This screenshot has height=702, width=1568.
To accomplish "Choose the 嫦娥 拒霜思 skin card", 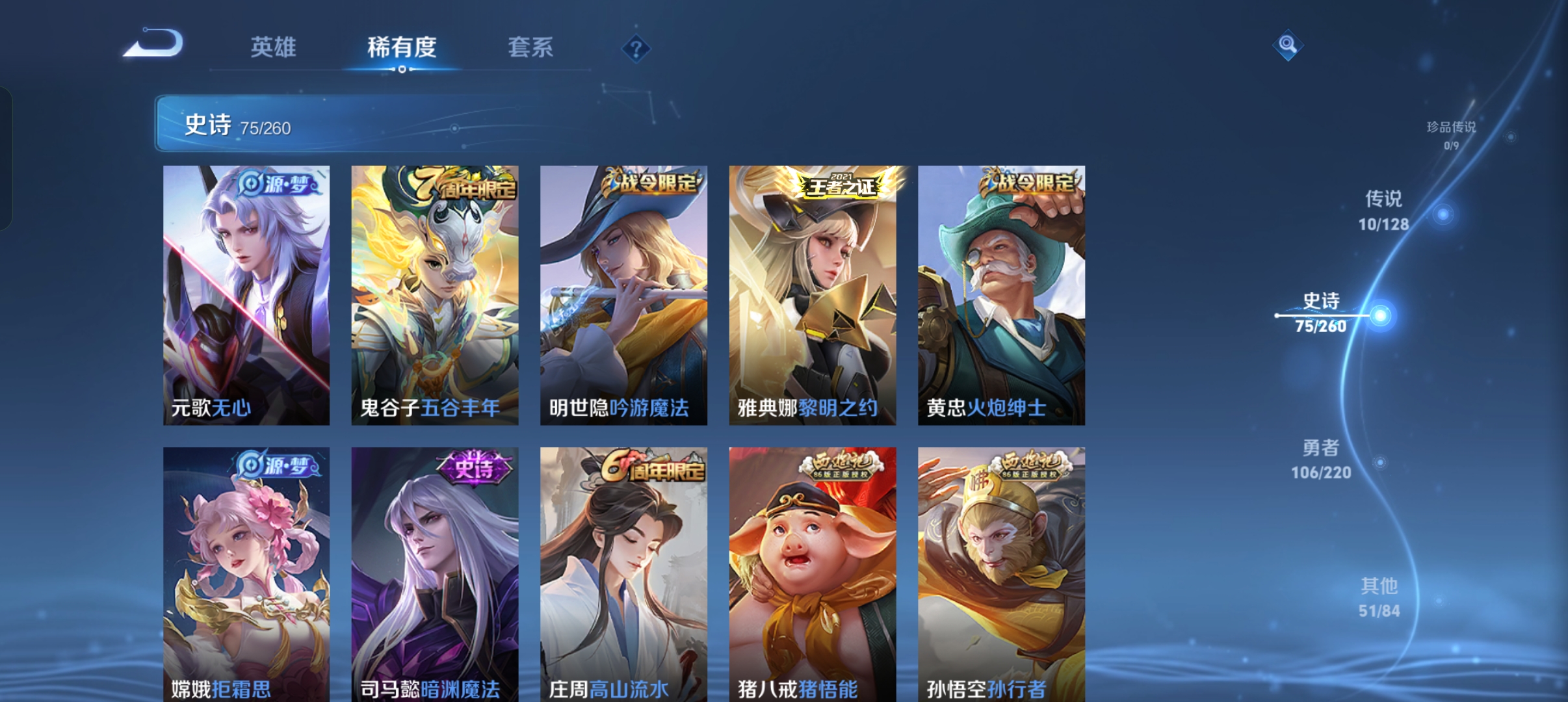I will (246, 575).
